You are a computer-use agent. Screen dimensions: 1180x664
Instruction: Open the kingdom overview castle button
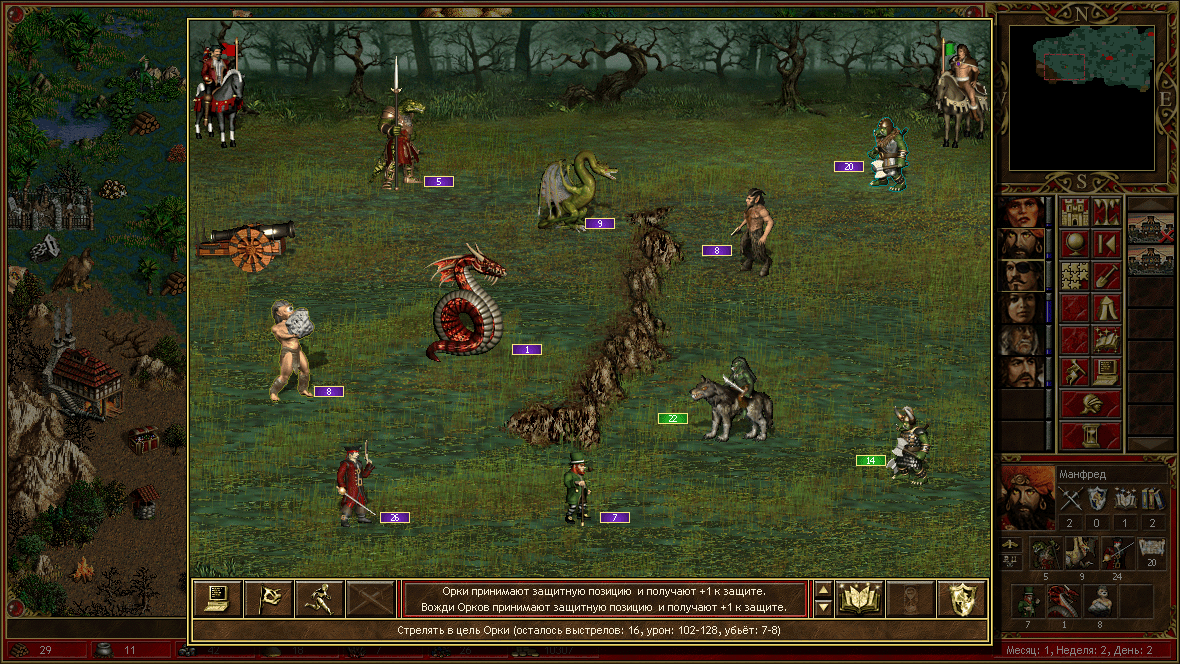[1074, 212]
